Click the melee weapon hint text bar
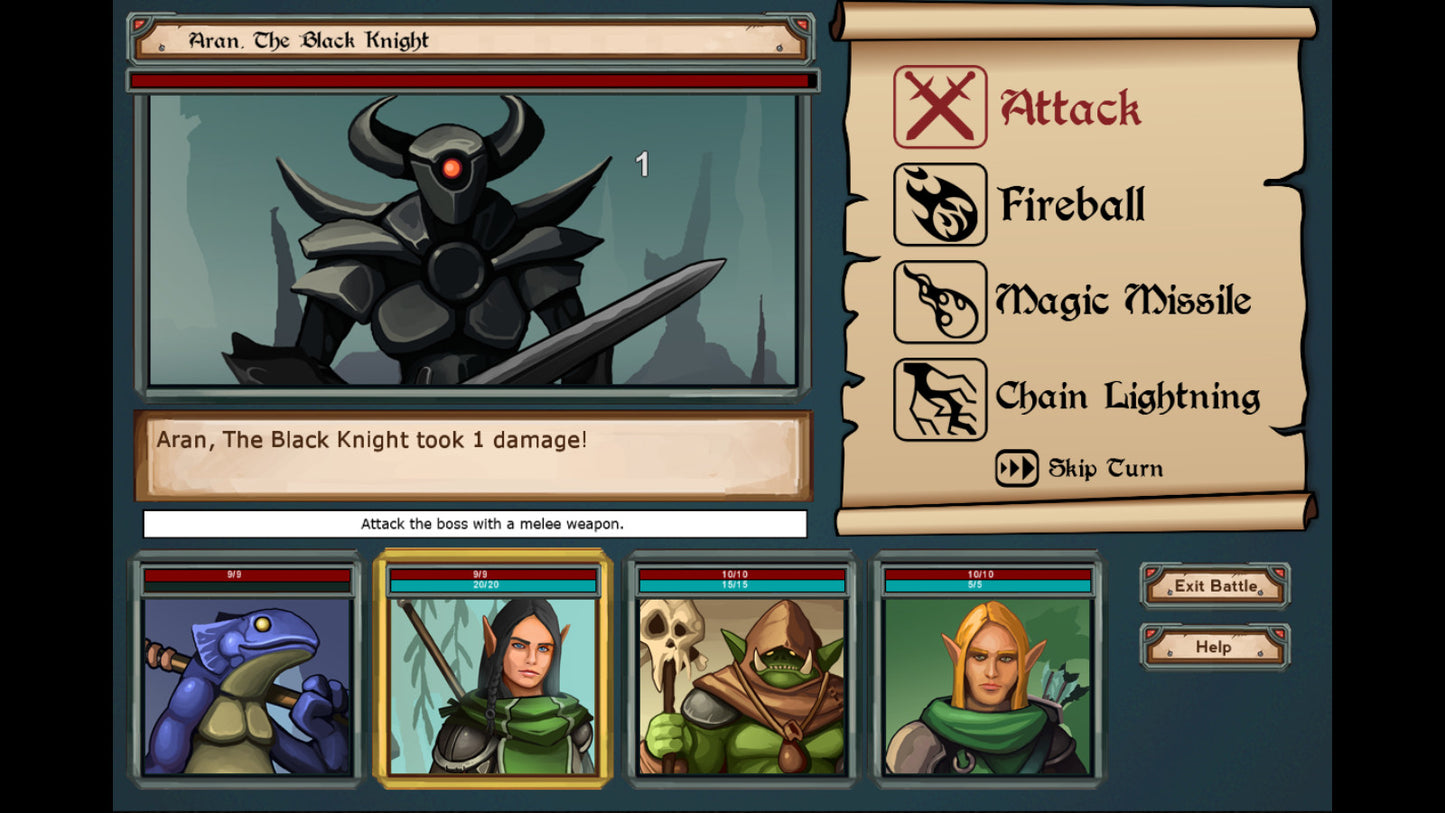1445x813 pixels. click(x=477, y=524)
